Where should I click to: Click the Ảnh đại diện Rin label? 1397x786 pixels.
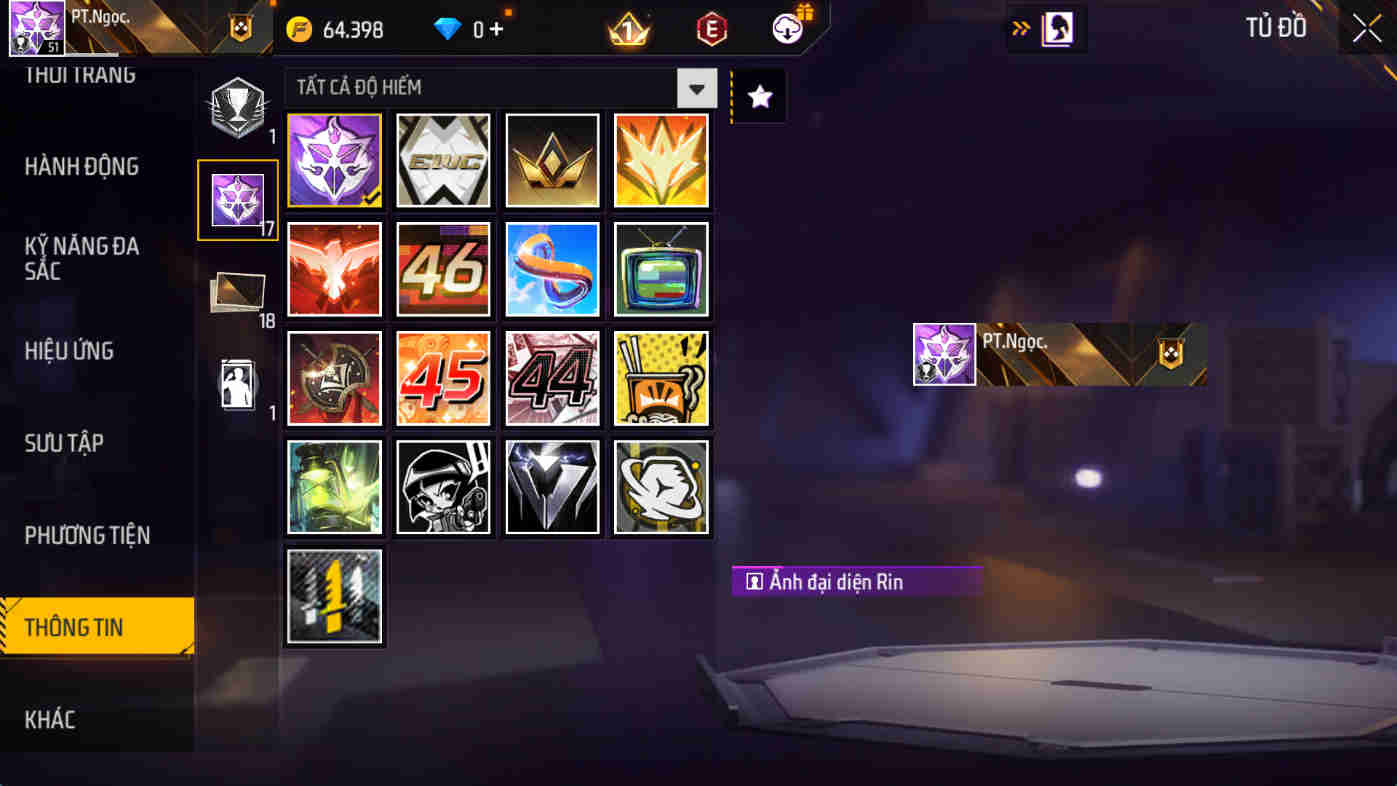tap(856, 582)
